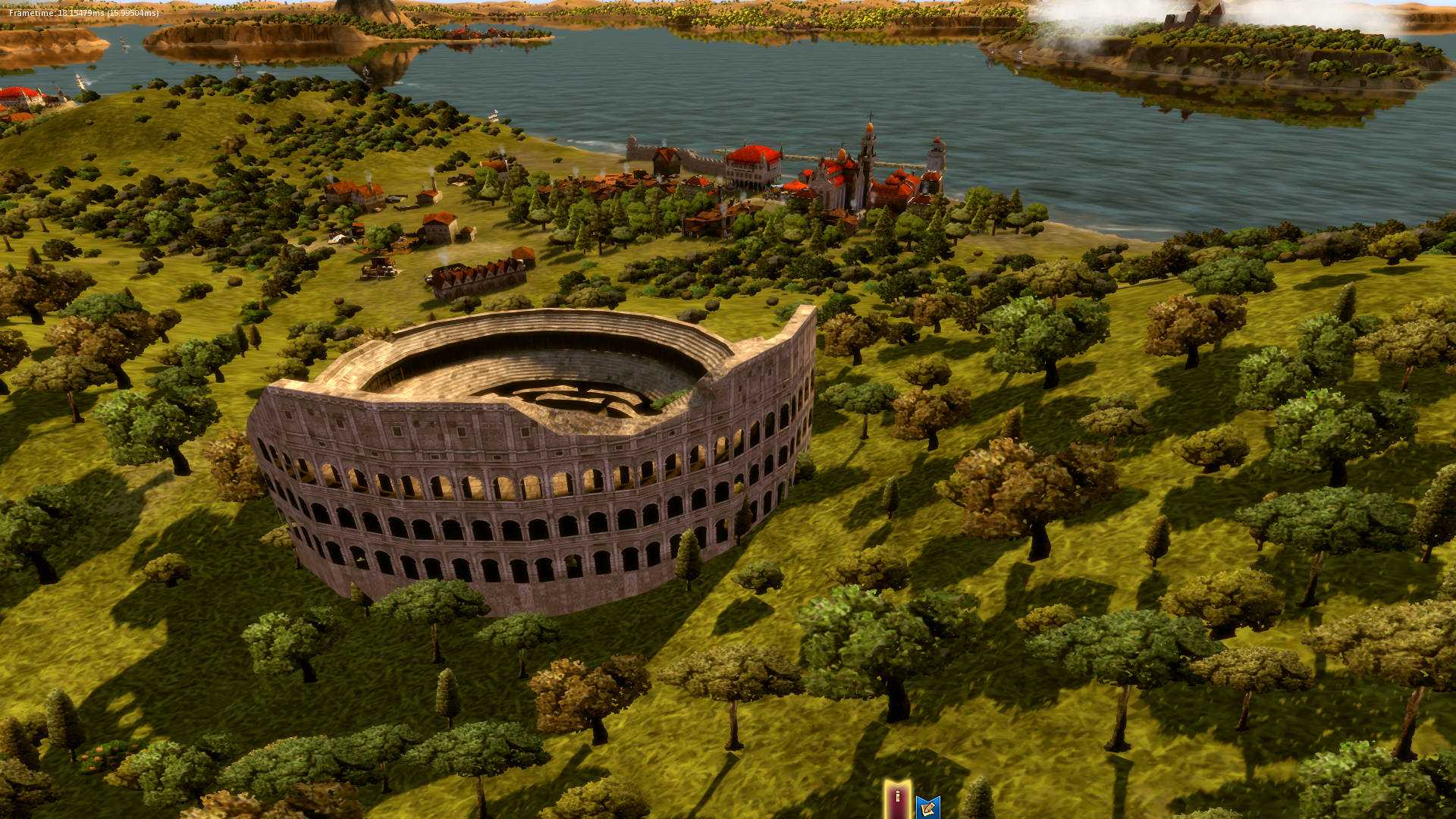The image size is (1456, 819).
Task: Toggle the blue banner's chevron marker
Action: tap(928, 798)
